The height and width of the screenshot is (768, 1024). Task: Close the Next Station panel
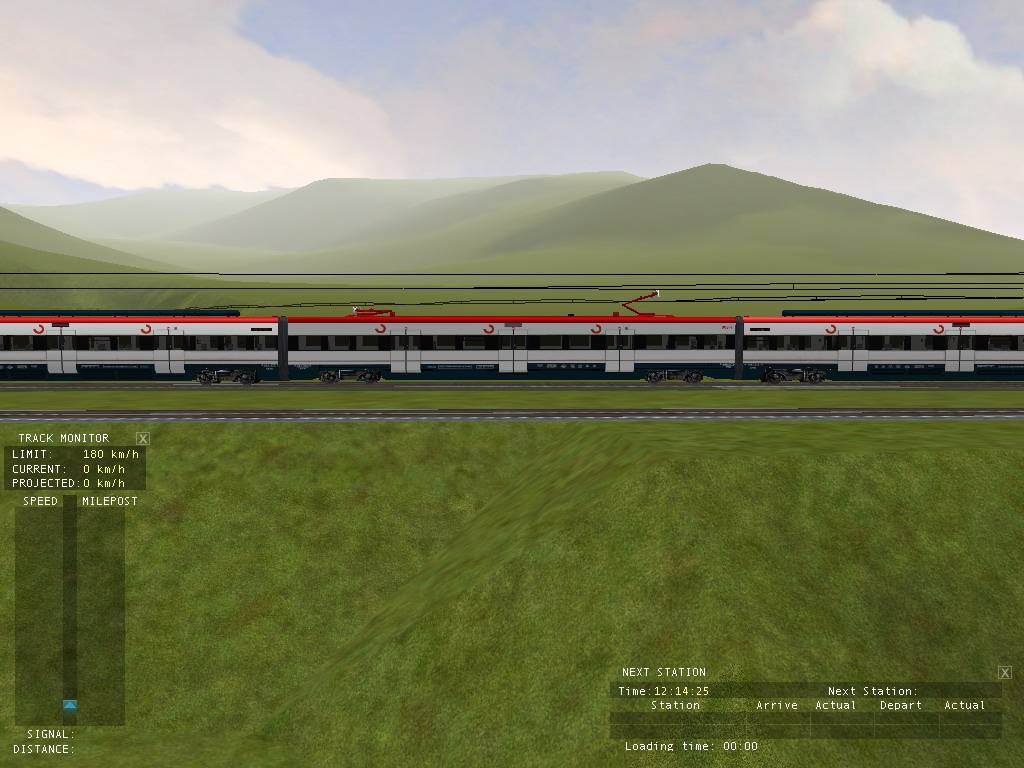[1005, 673]
